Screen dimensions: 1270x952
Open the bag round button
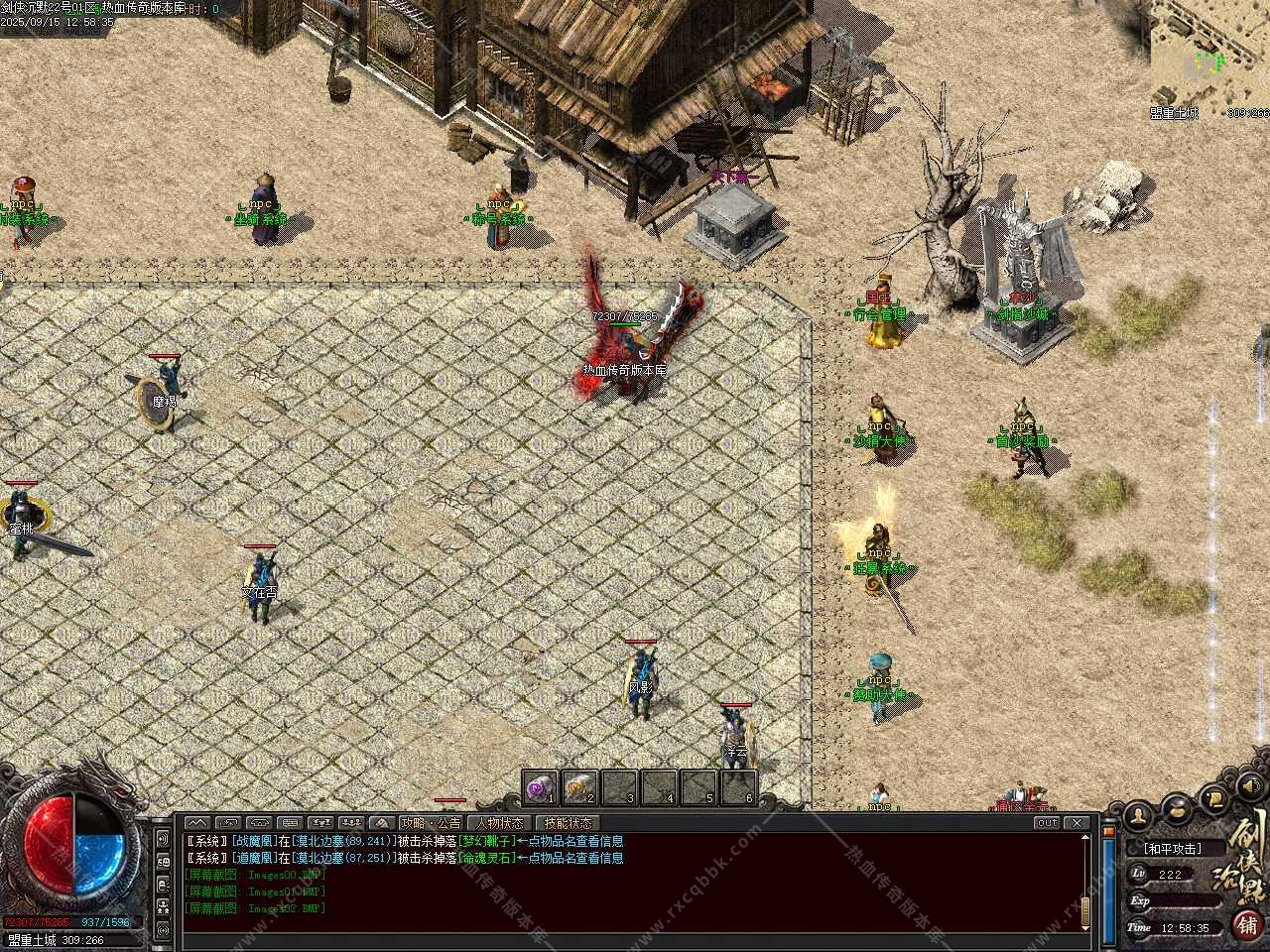1178,806
